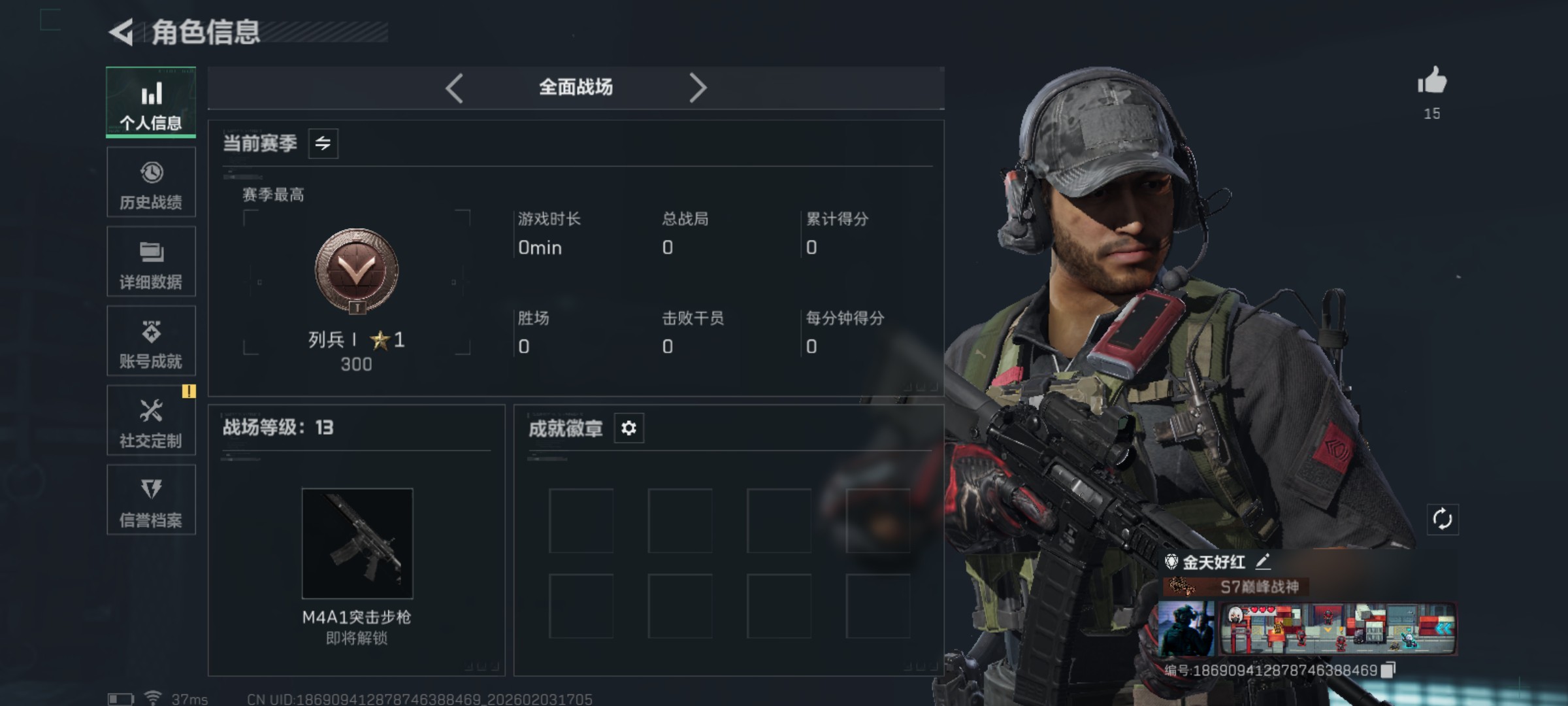This screenshot has height=706, width=1568.
Task: Click the left chevron to switch game mode
Action: (x=455, y=87)
